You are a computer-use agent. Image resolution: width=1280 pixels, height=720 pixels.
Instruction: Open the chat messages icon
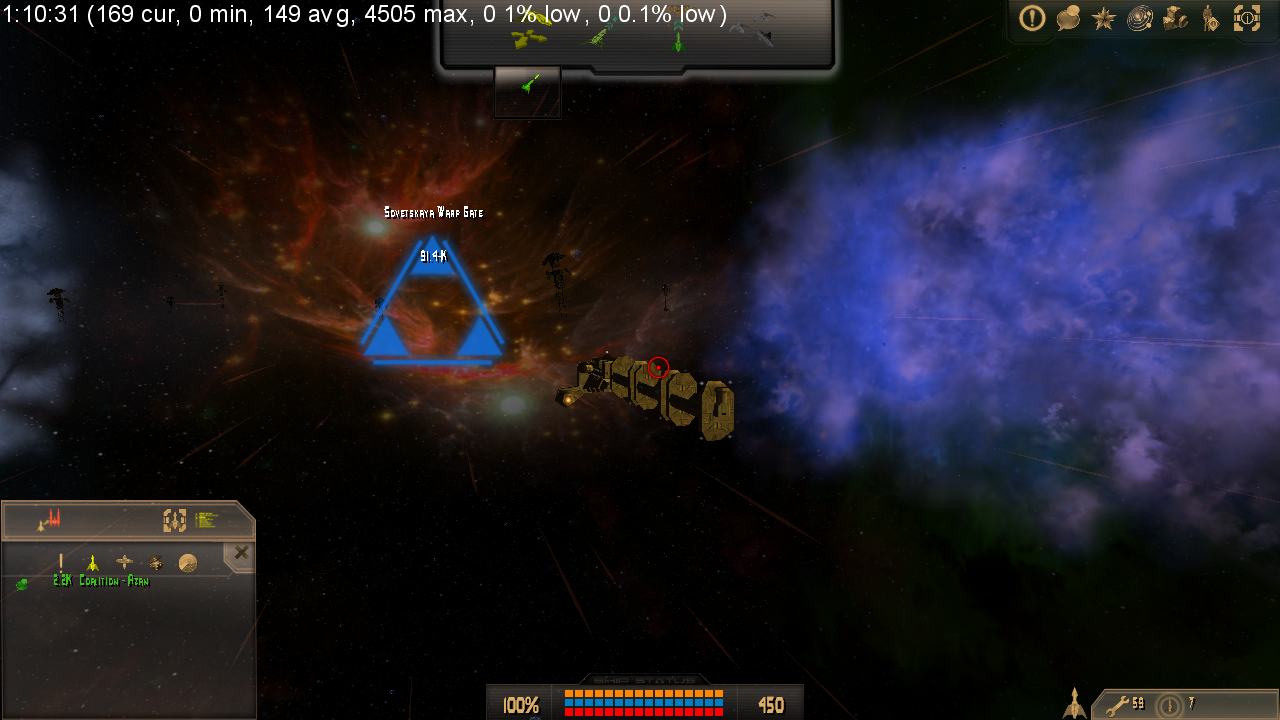click(1067, 18)
